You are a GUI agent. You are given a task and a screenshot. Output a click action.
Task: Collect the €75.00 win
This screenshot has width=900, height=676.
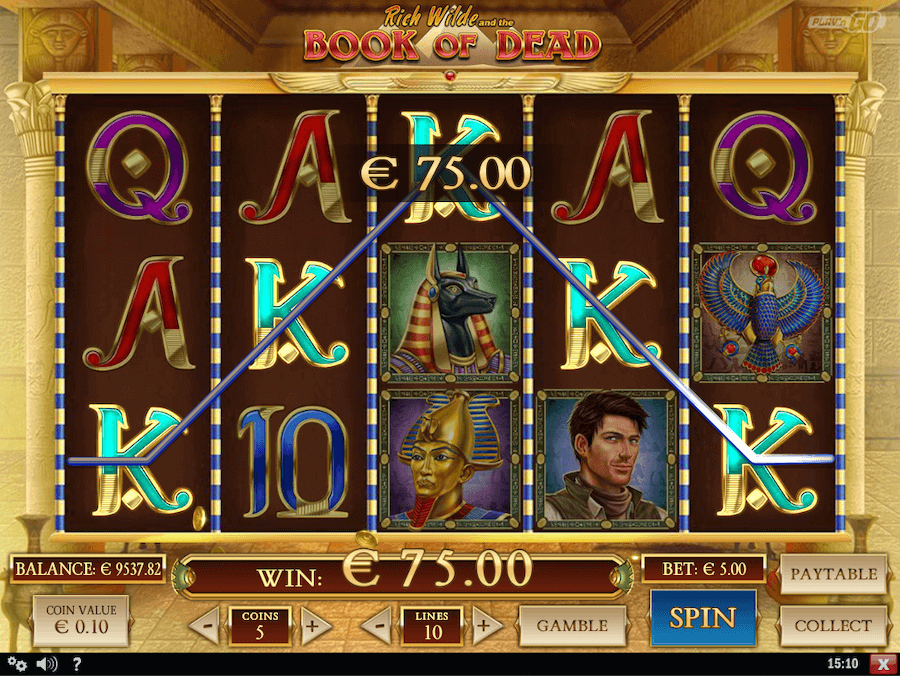click(833, 625)
